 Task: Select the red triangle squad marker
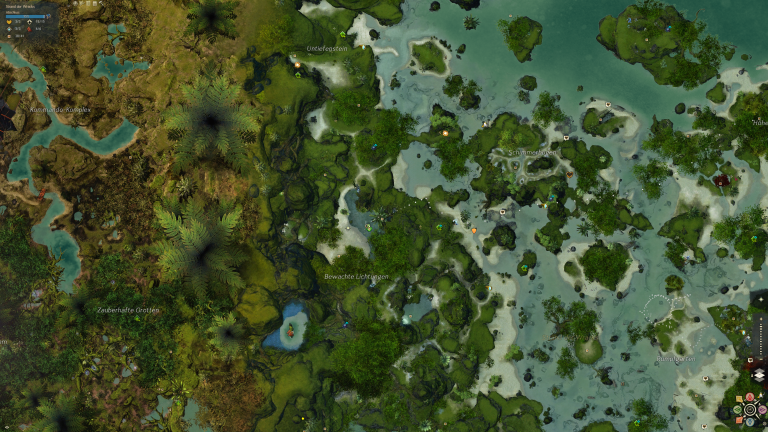tap(750, 397)
